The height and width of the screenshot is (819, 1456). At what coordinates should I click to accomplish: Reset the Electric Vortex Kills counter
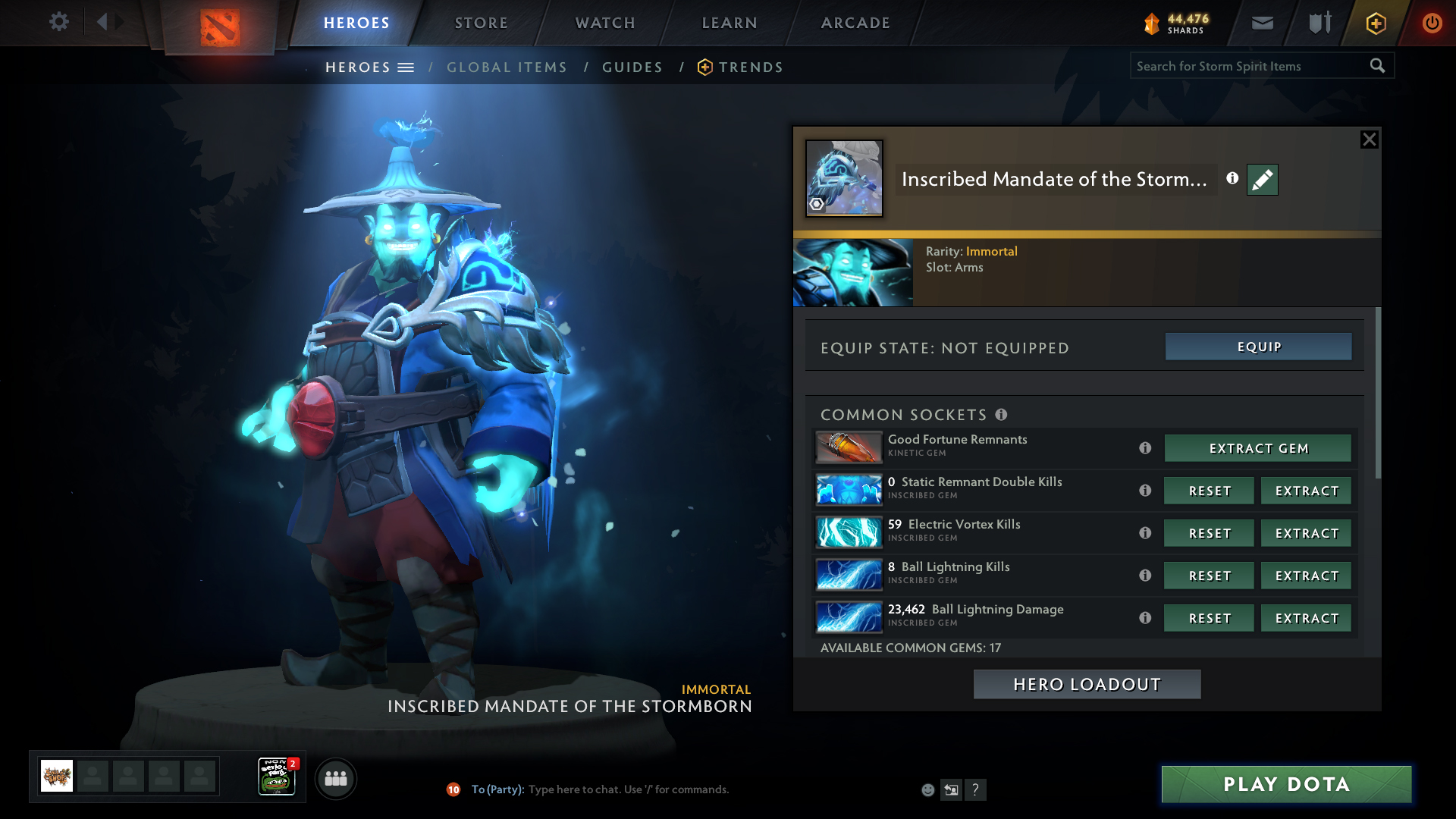tap(1209, 533)
